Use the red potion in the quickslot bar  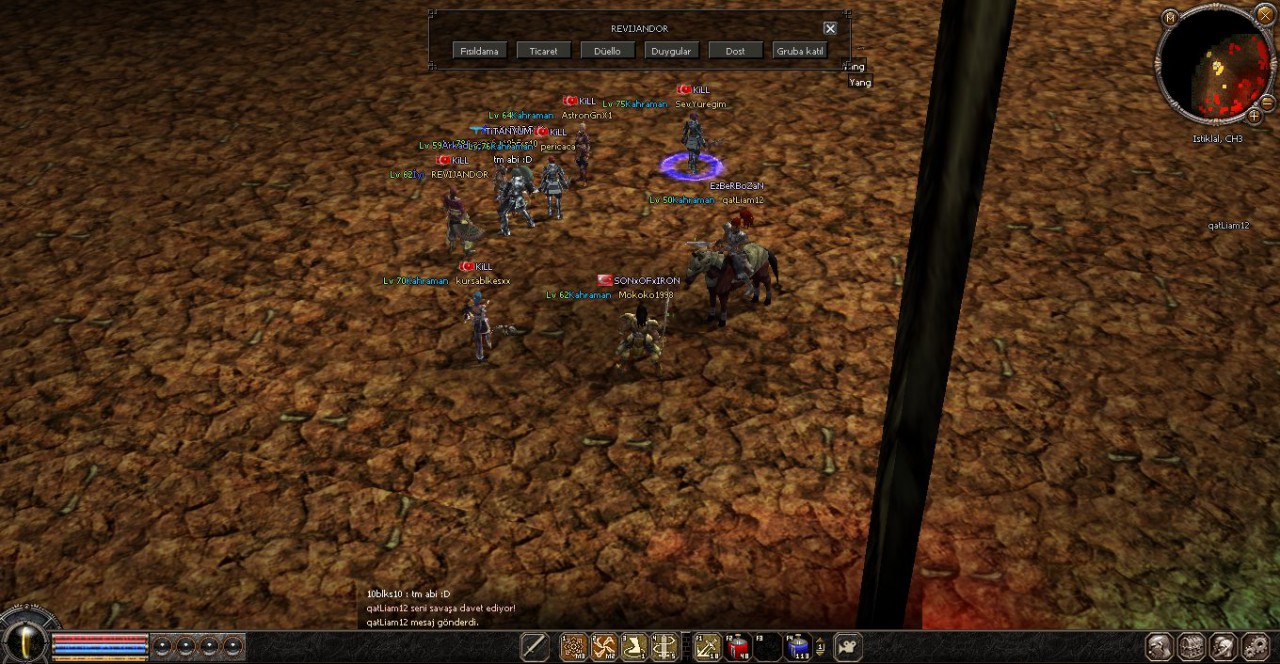[x=739, y=648]
